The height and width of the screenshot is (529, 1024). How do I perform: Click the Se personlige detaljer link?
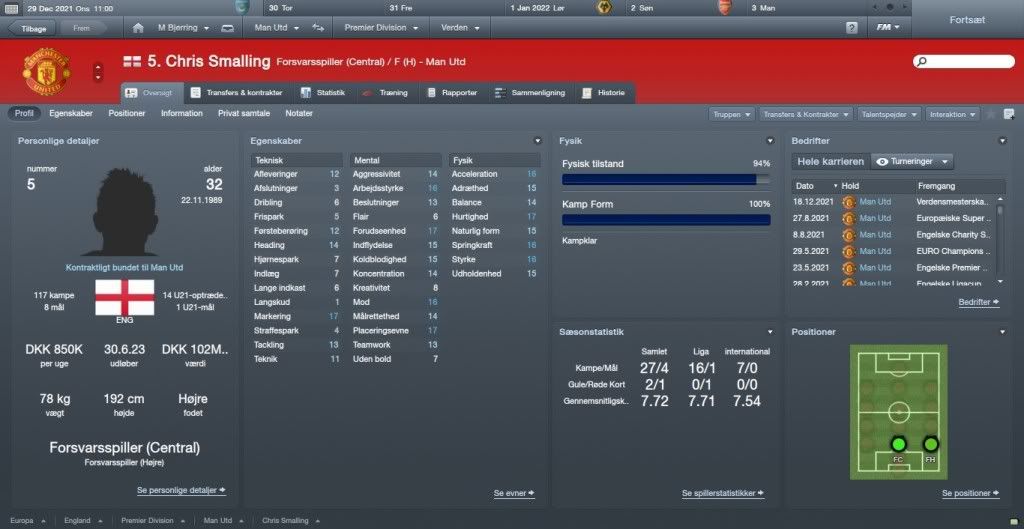pos(181,491)
